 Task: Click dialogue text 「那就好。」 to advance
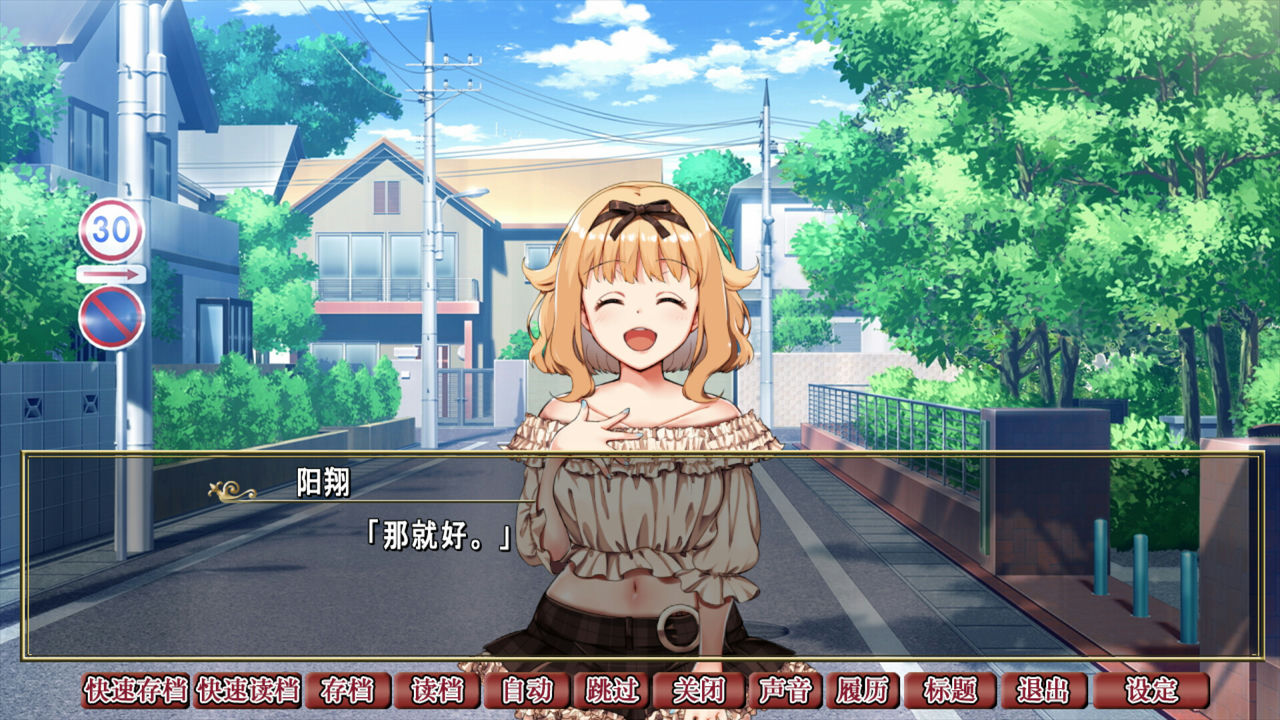pyautogui.click(x=440, y=535)
